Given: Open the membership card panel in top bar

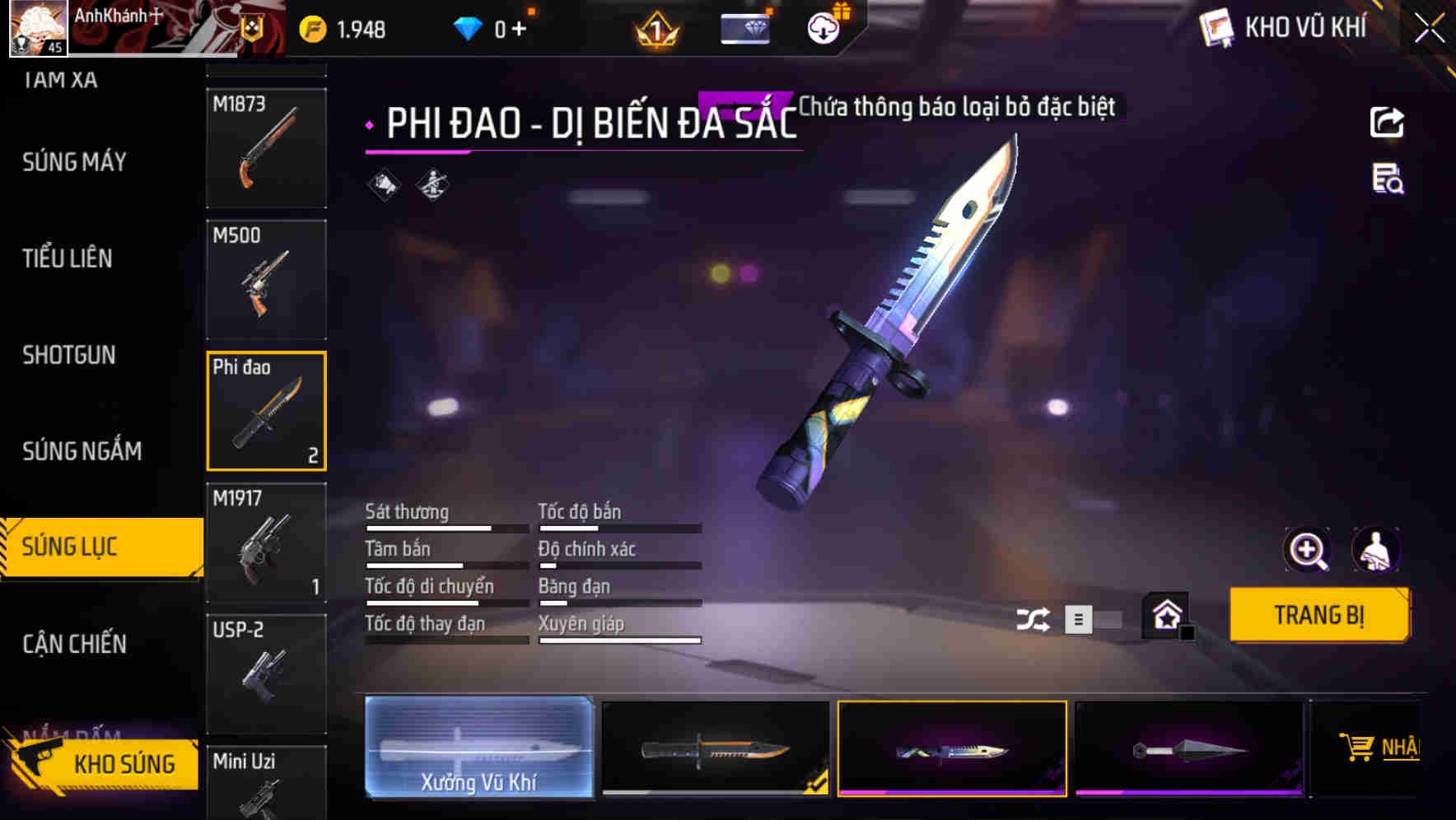Looking at the screenshot, I should click(745, 27).
